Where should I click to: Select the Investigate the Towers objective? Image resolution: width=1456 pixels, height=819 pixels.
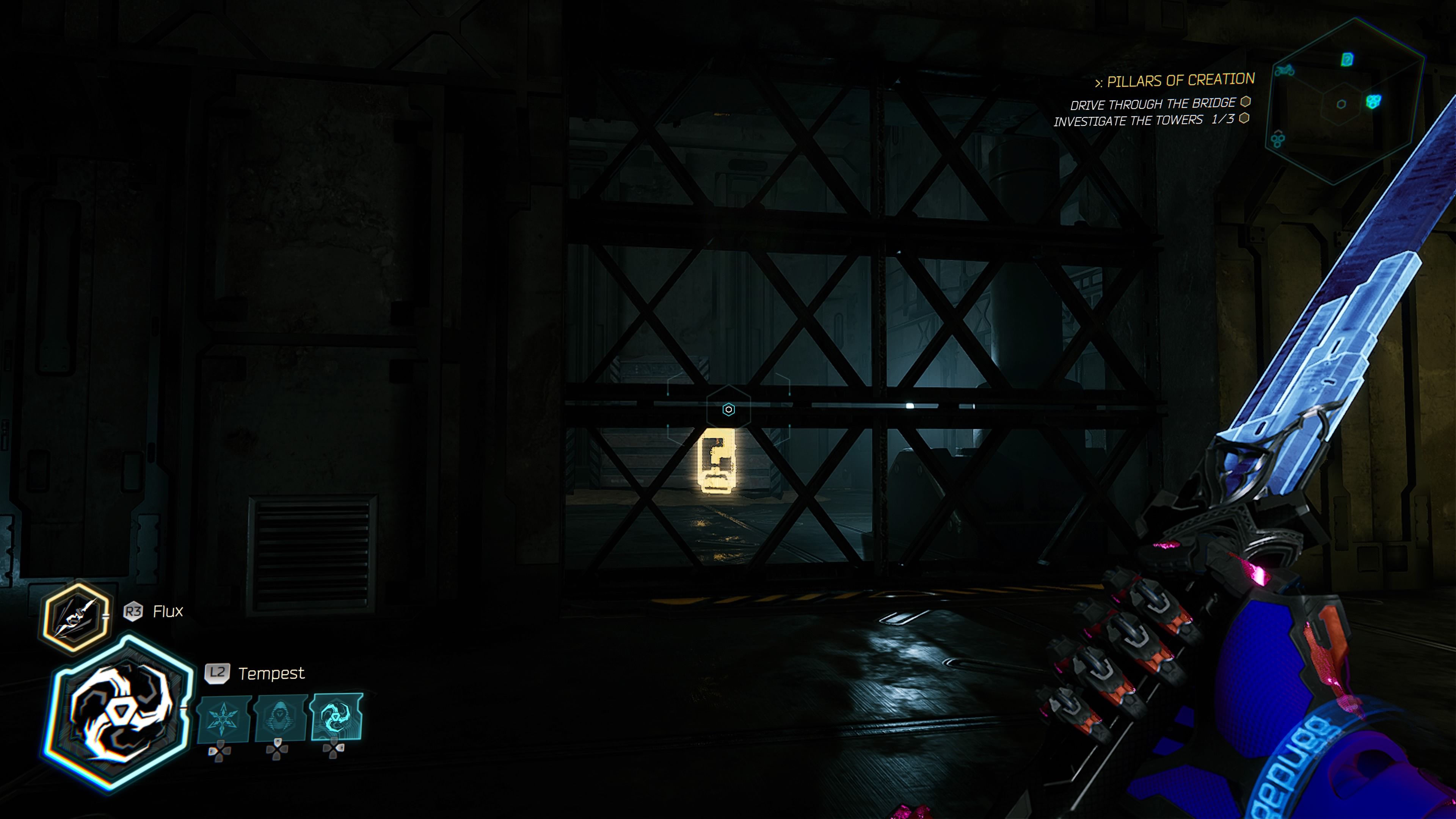tap(1144, 121)
